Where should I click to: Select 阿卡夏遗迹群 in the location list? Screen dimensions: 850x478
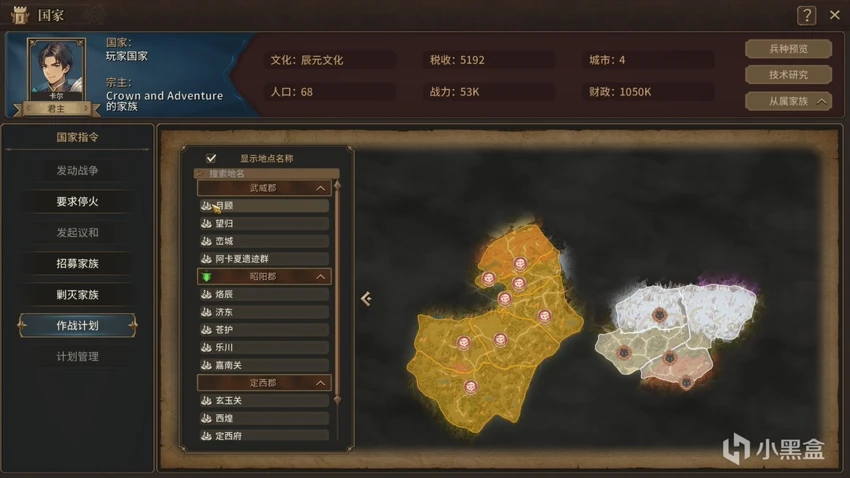pos(264,259)
